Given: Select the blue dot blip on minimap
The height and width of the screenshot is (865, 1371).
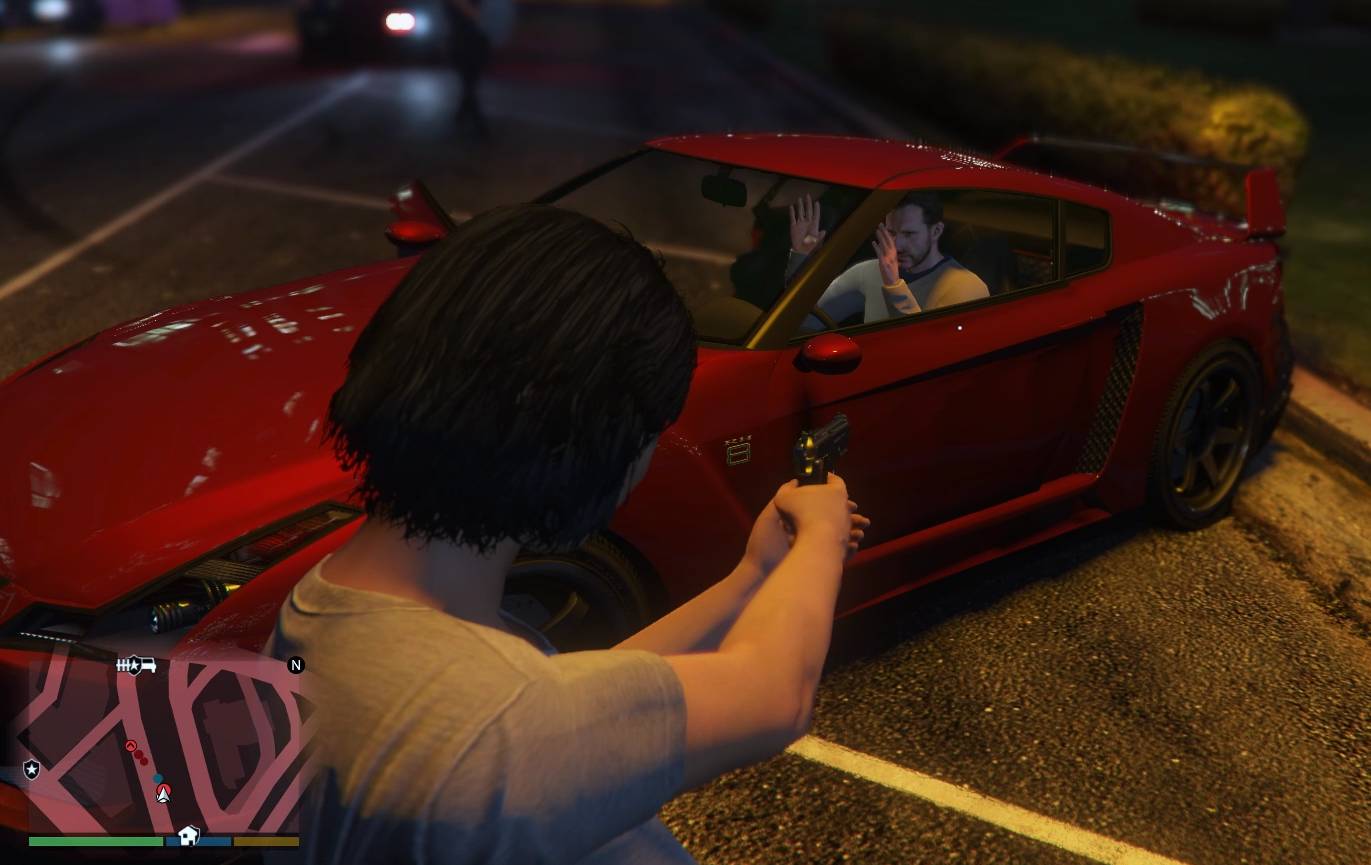Looking at the screenshot, I should (158, 778).
